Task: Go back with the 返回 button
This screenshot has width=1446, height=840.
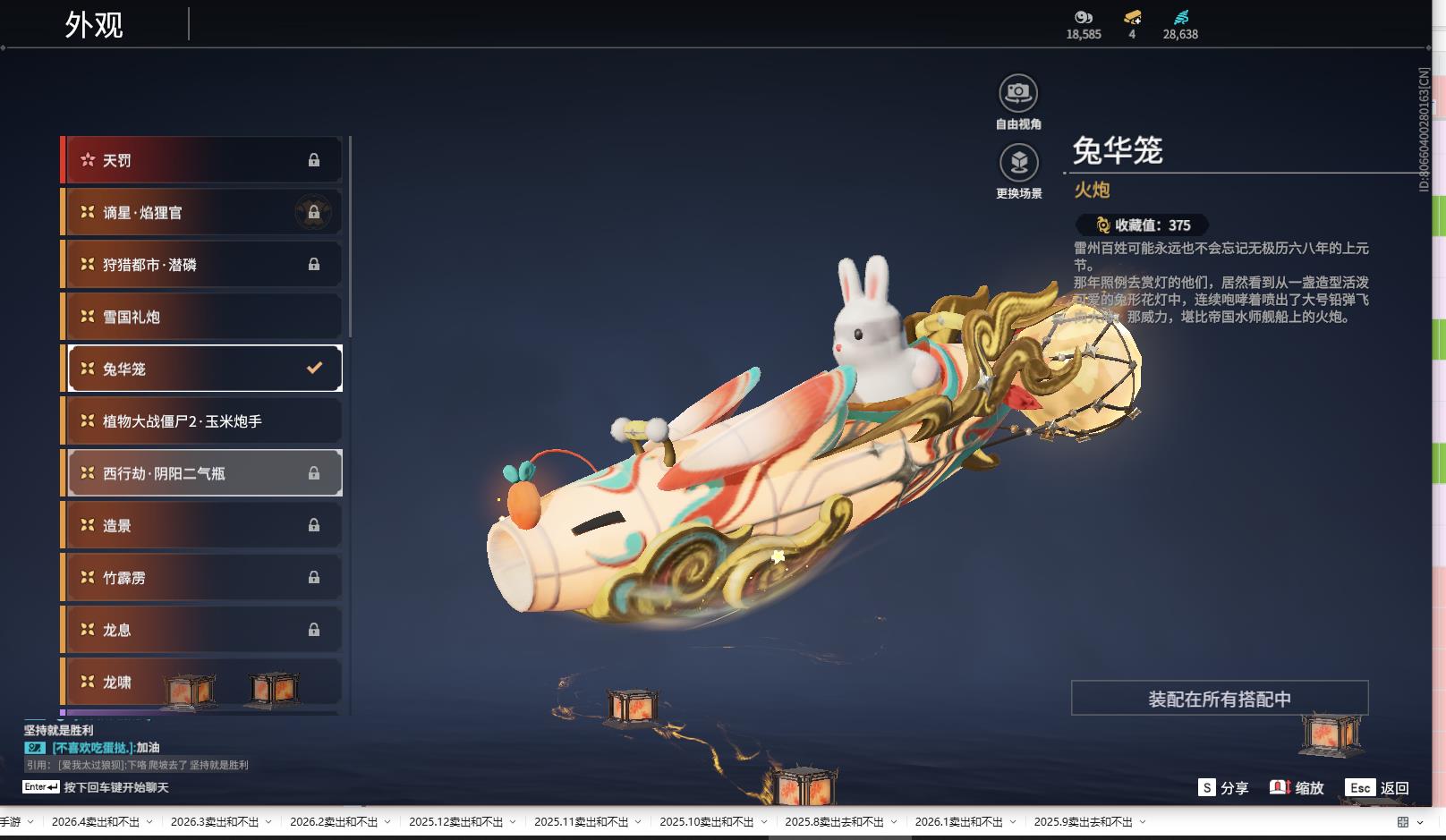Action: [1379, 788]
